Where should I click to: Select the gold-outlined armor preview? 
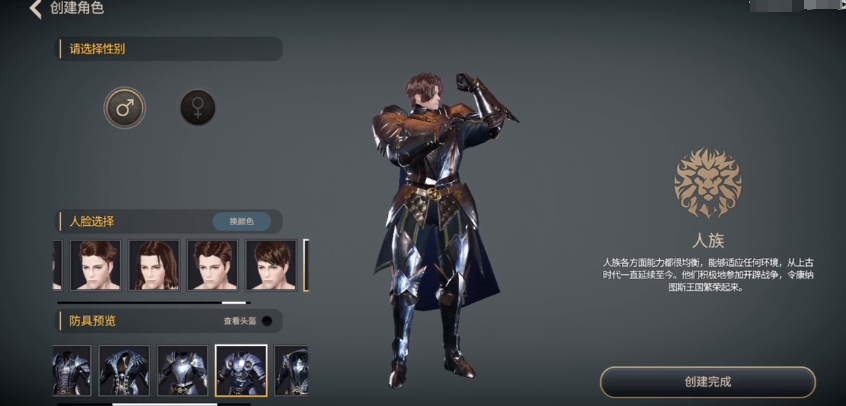241,371
